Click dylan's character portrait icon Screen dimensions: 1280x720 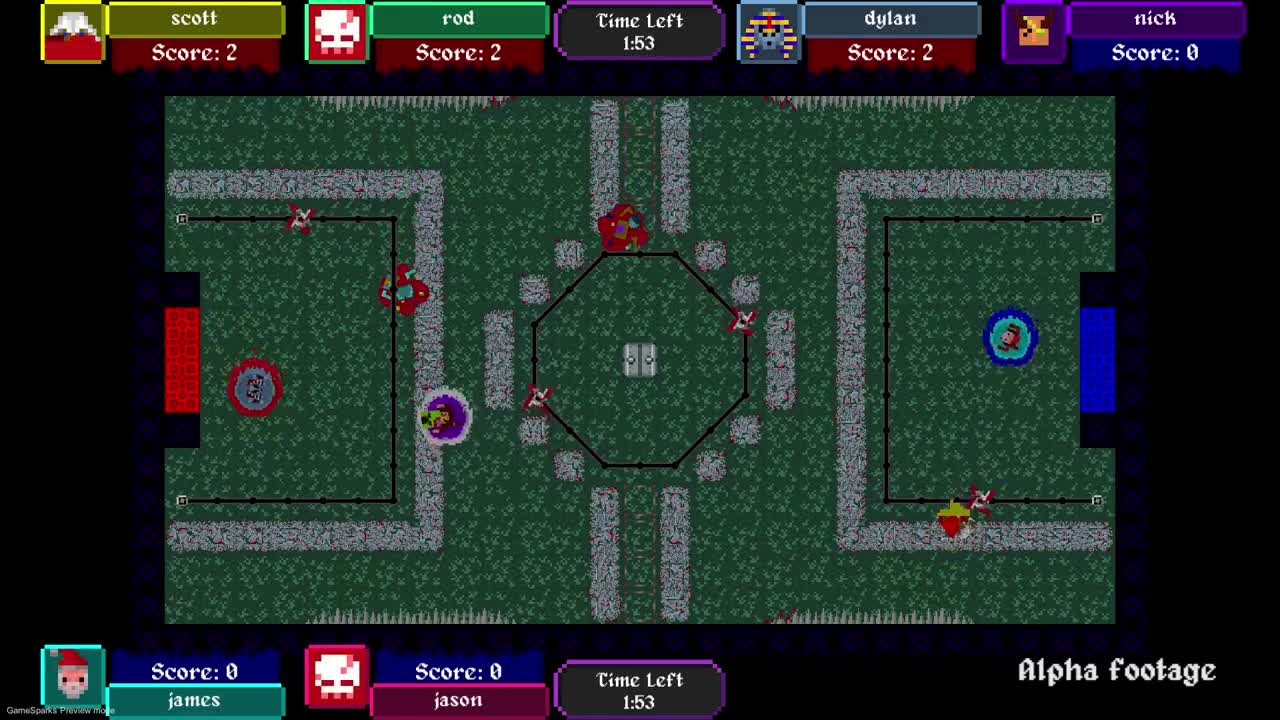[771, 33]
